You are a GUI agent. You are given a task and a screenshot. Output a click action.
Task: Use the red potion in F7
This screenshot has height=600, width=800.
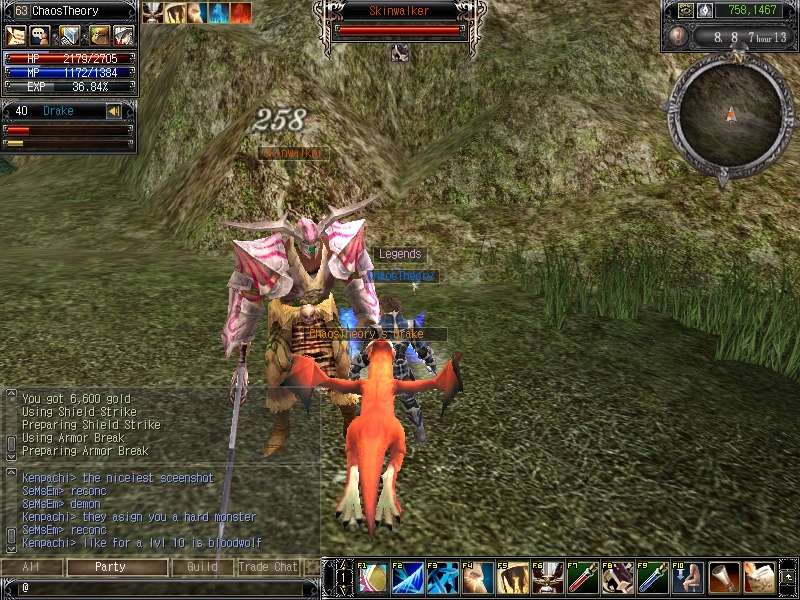(583, 578)
